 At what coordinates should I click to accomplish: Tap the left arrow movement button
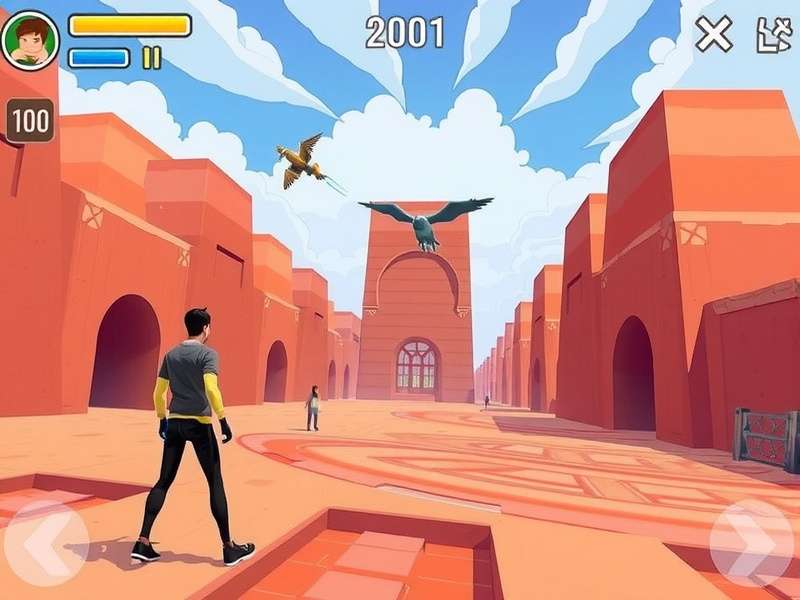pyautogui.click(x=46, y=545)
